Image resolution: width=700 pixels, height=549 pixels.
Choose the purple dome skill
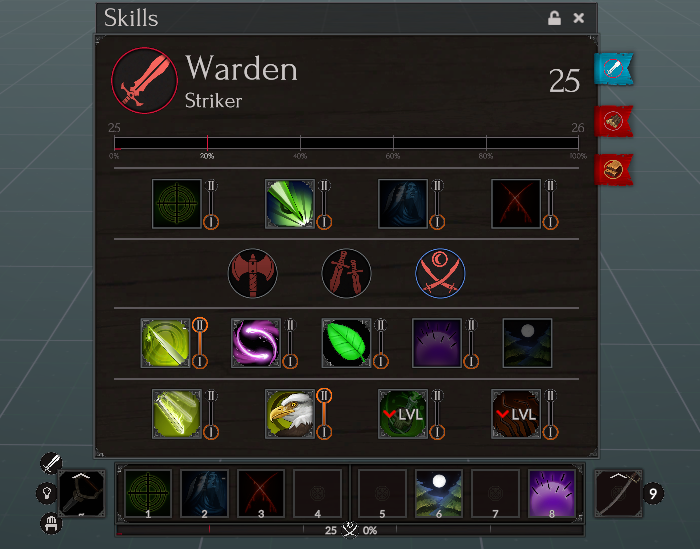pos(437,343)
